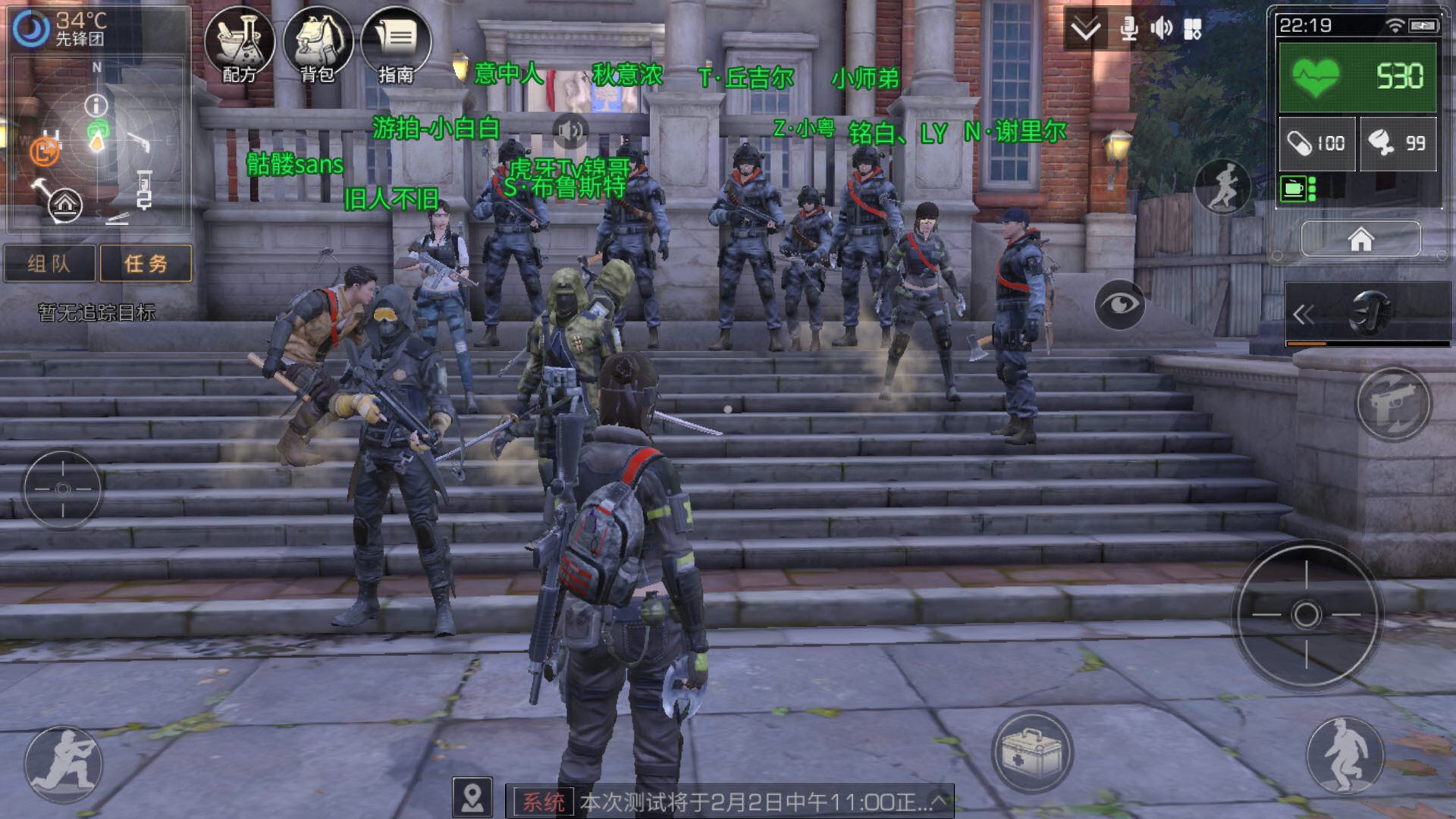Image resolution: width=1456 pixels, height=819 pixels.
Task: Tap the sprint running-man button
Action: 1222,187
